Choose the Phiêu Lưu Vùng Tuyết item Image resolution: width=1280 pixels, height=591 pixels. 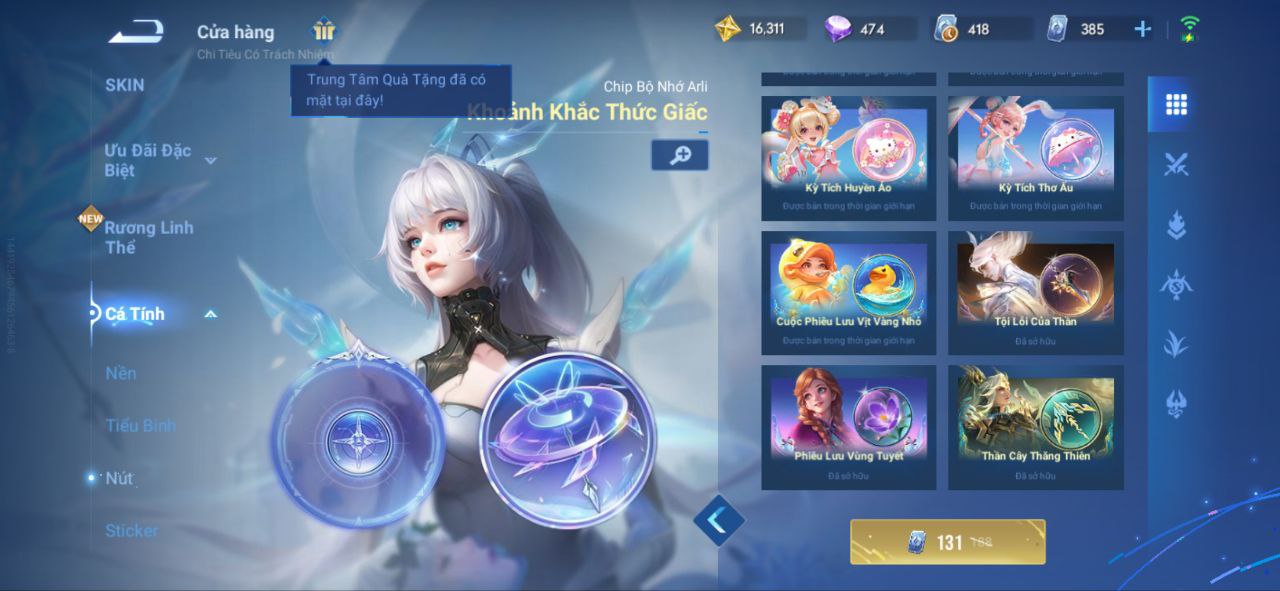tap(848, 426)
